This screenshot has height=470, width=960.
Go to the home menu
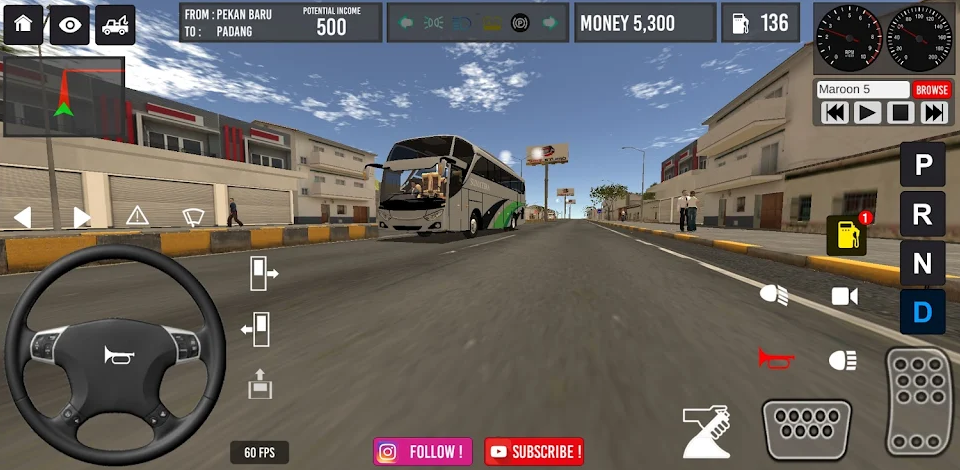(23, 25)
